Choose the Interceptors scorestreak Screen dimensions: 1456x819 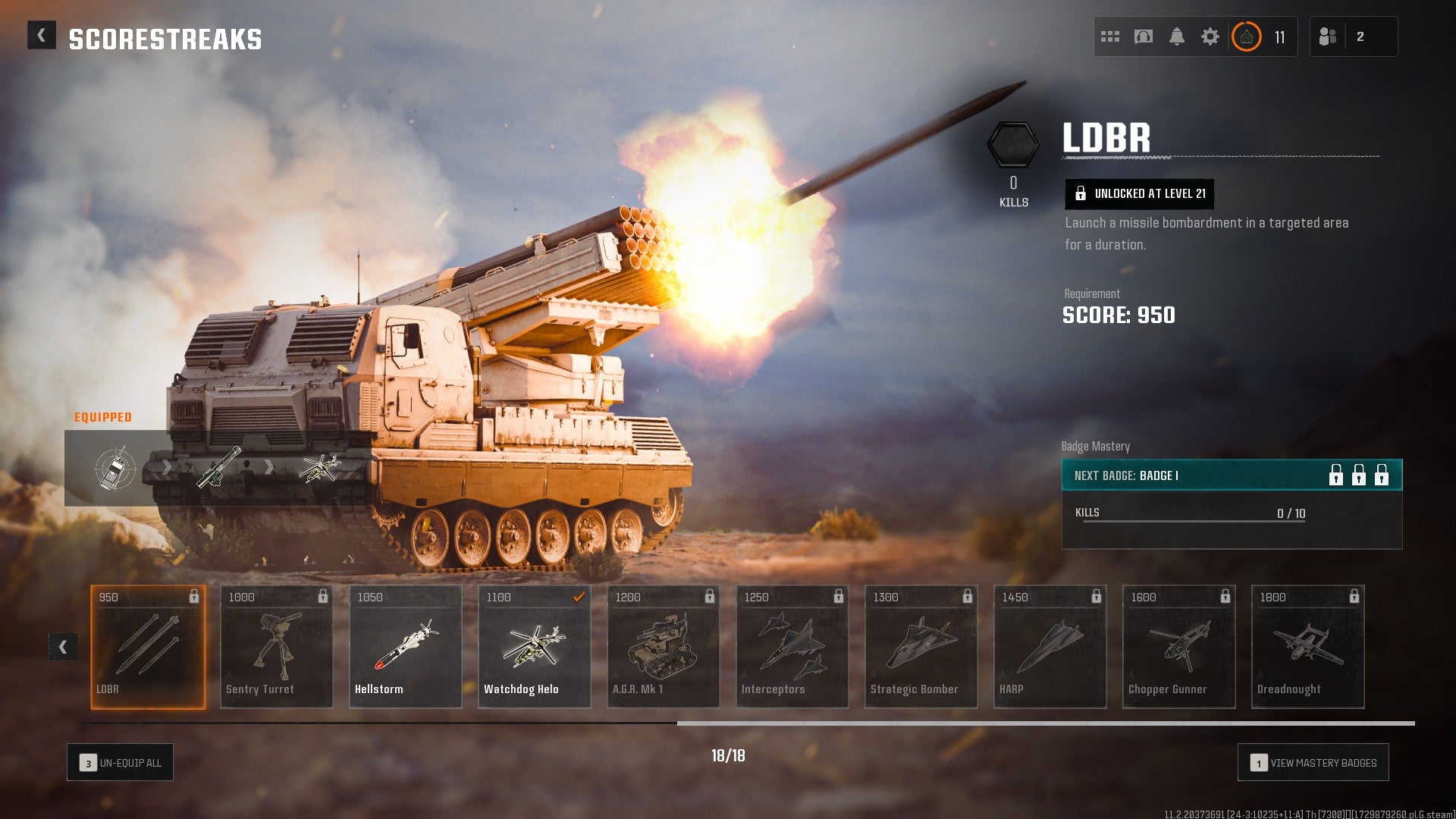point(792,647)
